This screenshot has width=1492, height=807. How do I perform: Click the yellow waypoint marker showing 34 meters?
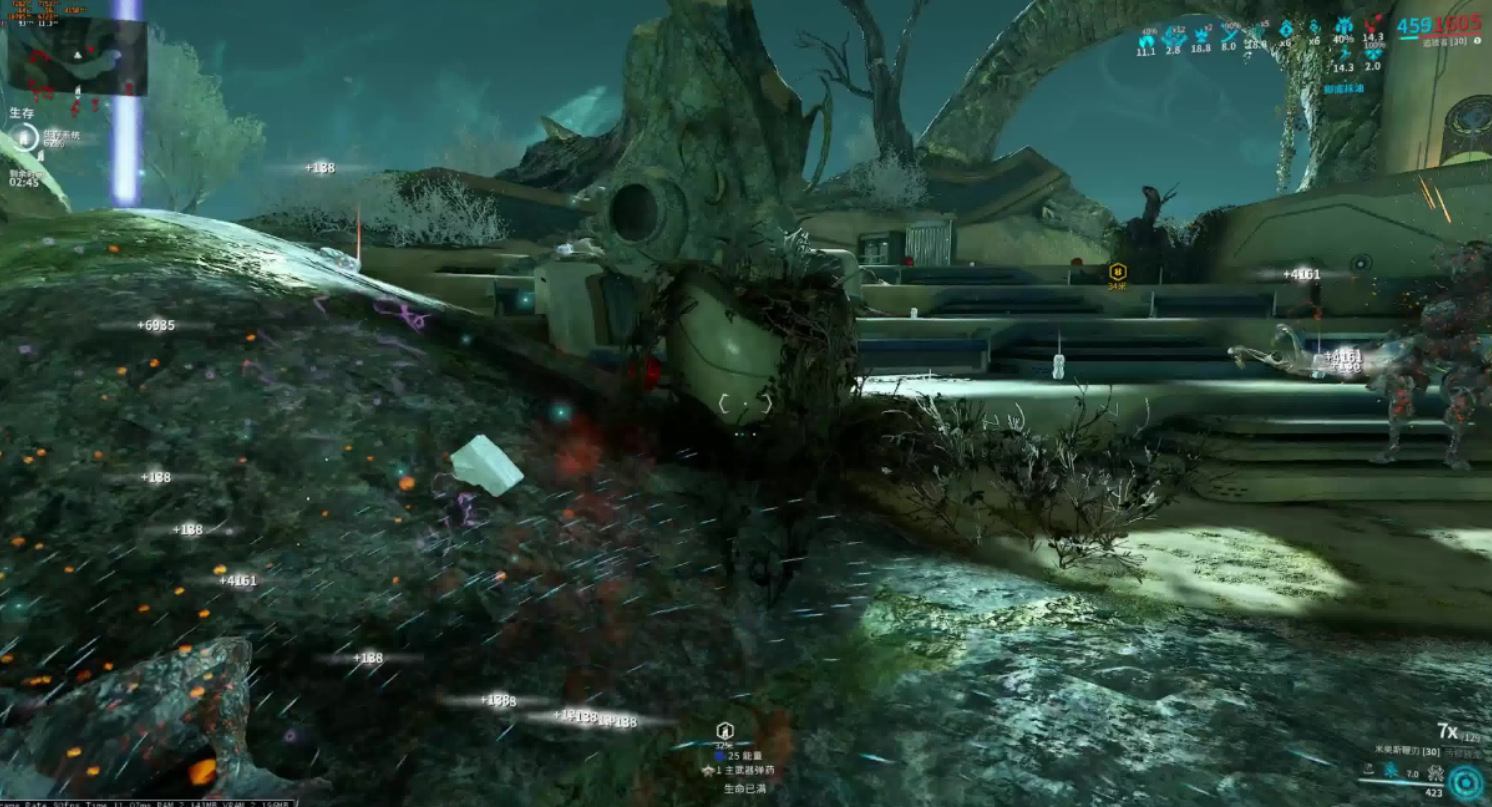click(x=1117, y=271)
